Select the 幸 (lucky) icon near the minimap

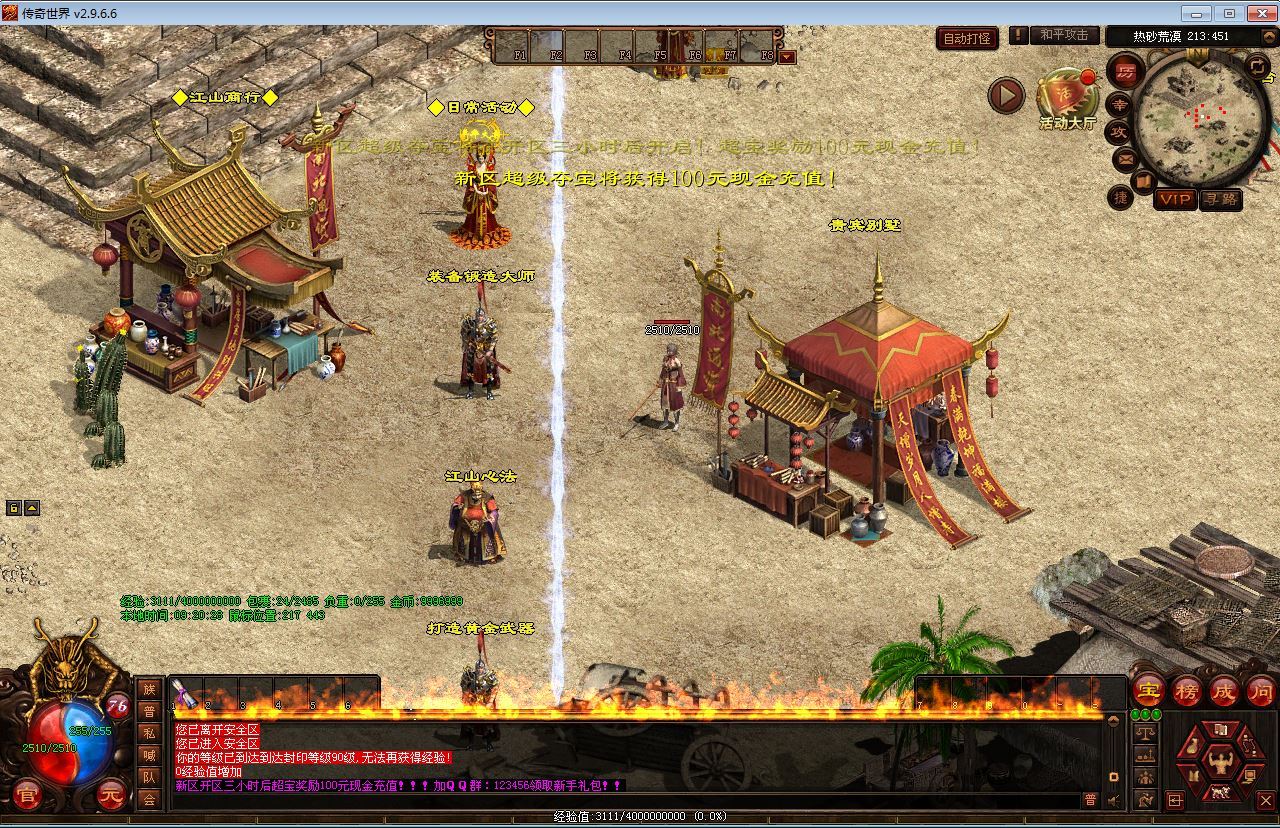(1120, 106)
